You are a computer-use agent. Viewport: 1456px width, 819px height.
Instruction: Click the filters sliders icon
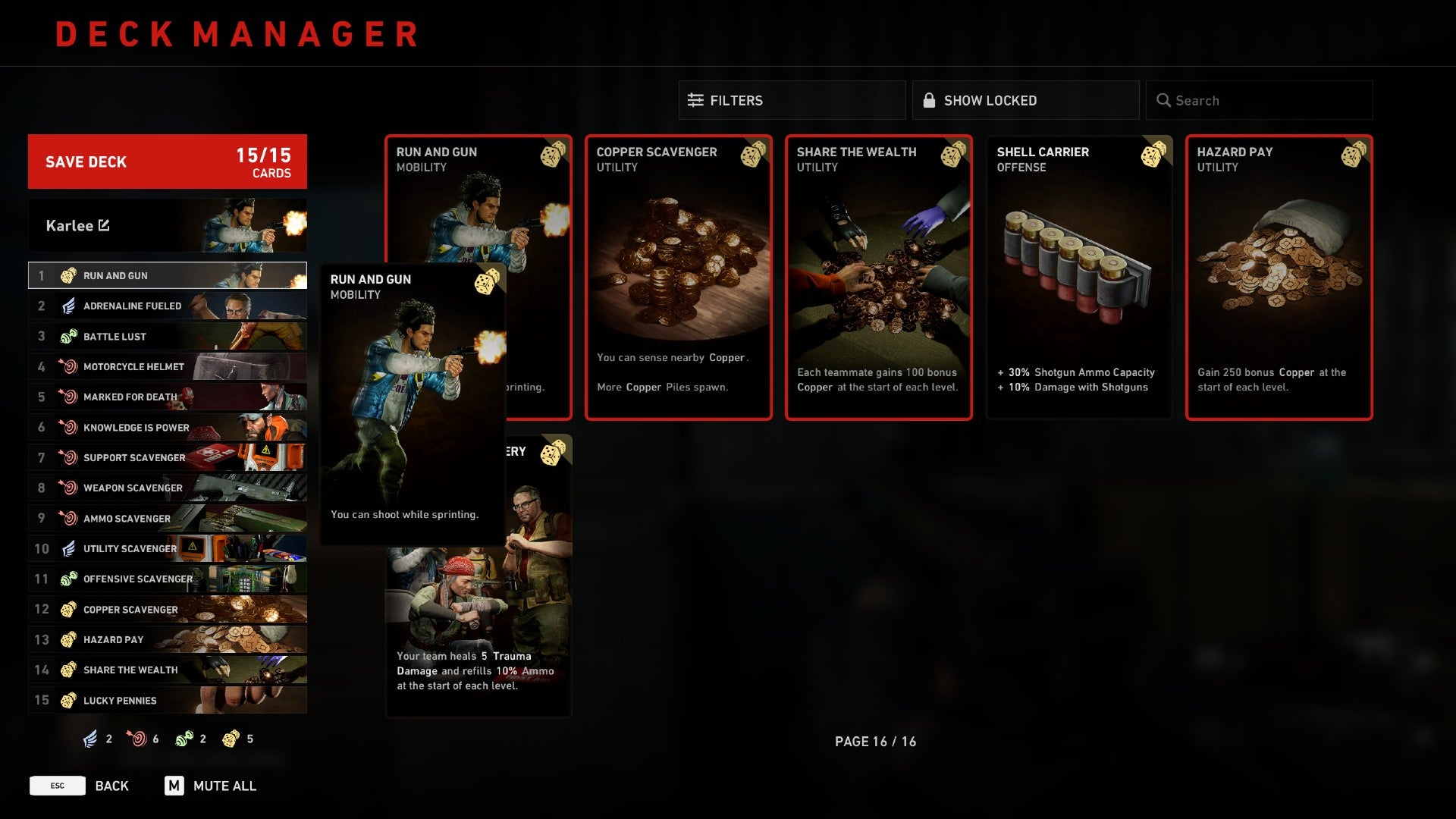694,99
